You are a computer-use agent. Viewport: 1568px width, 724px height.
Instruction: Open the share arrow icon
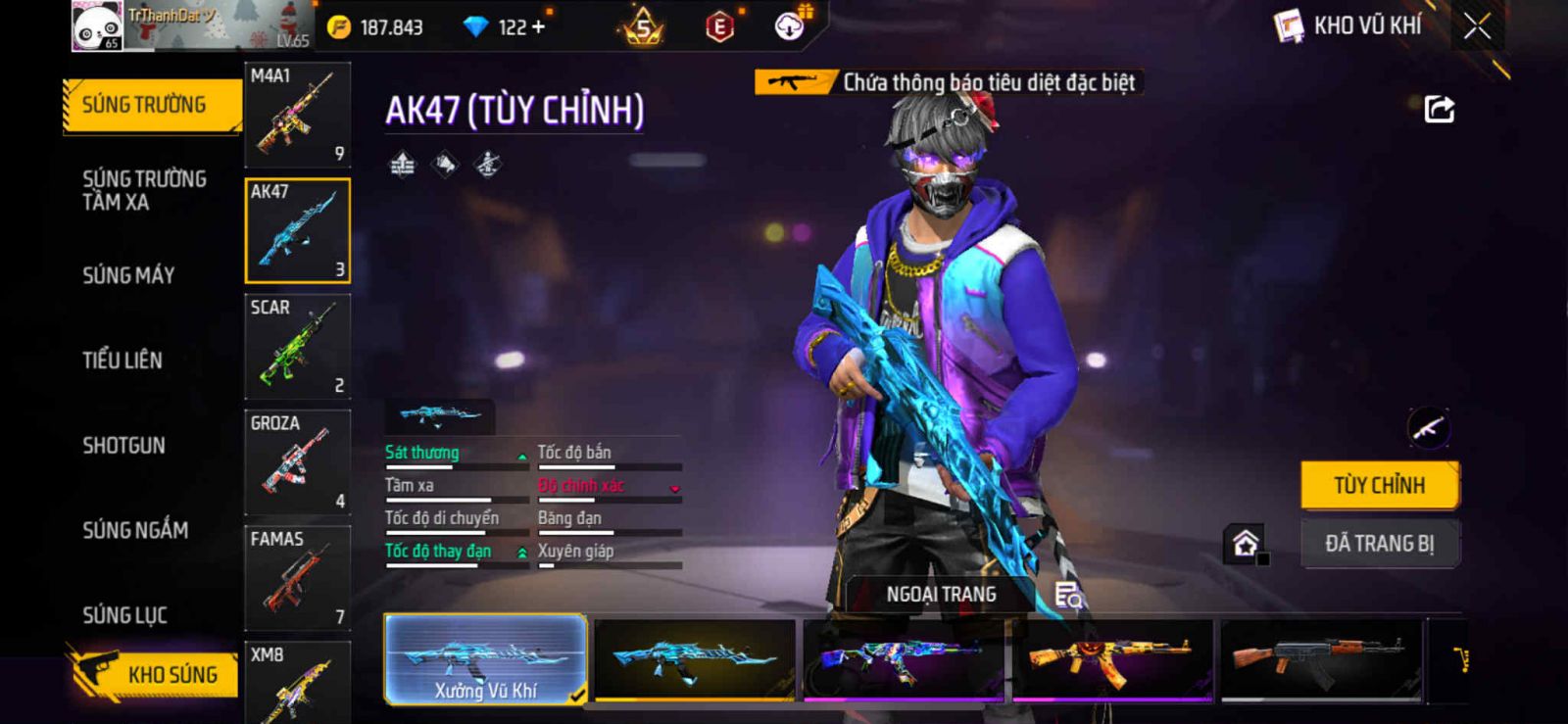1439,109
